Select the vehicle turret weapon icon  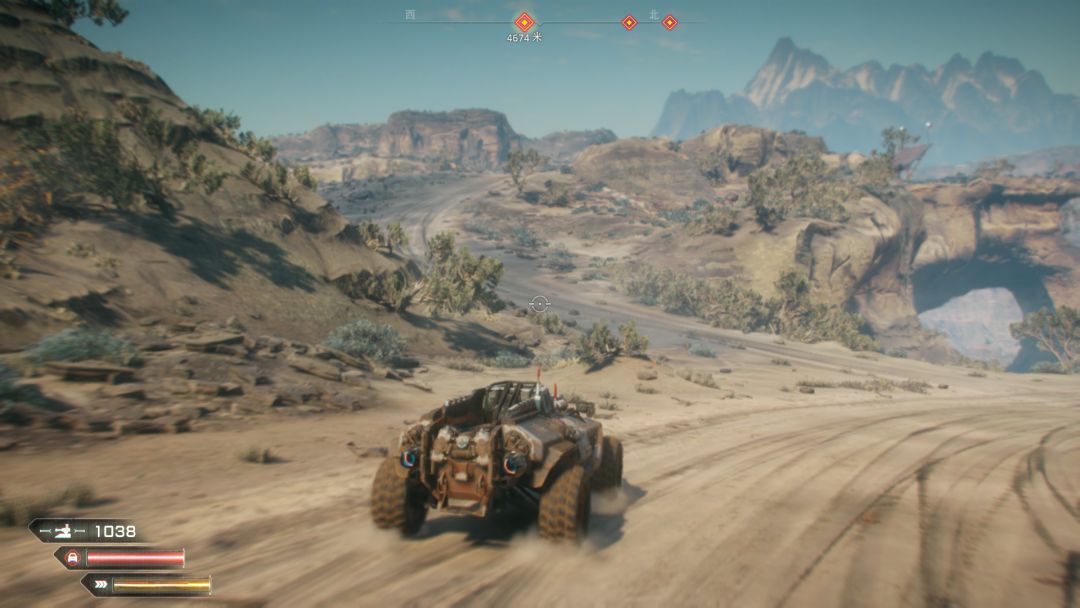[64, 531]
